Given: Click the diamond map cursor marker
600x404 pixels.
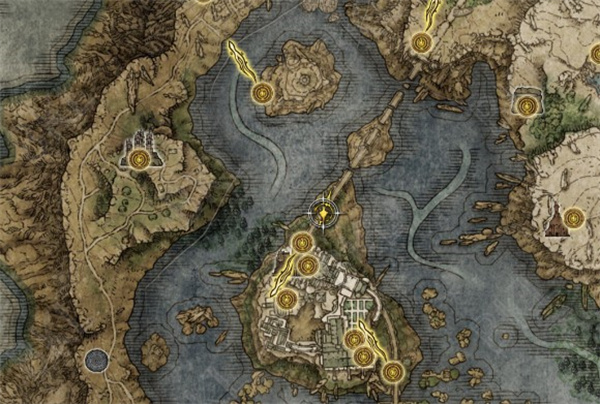Looking at the screenshot, I should (x=323, y=212).
